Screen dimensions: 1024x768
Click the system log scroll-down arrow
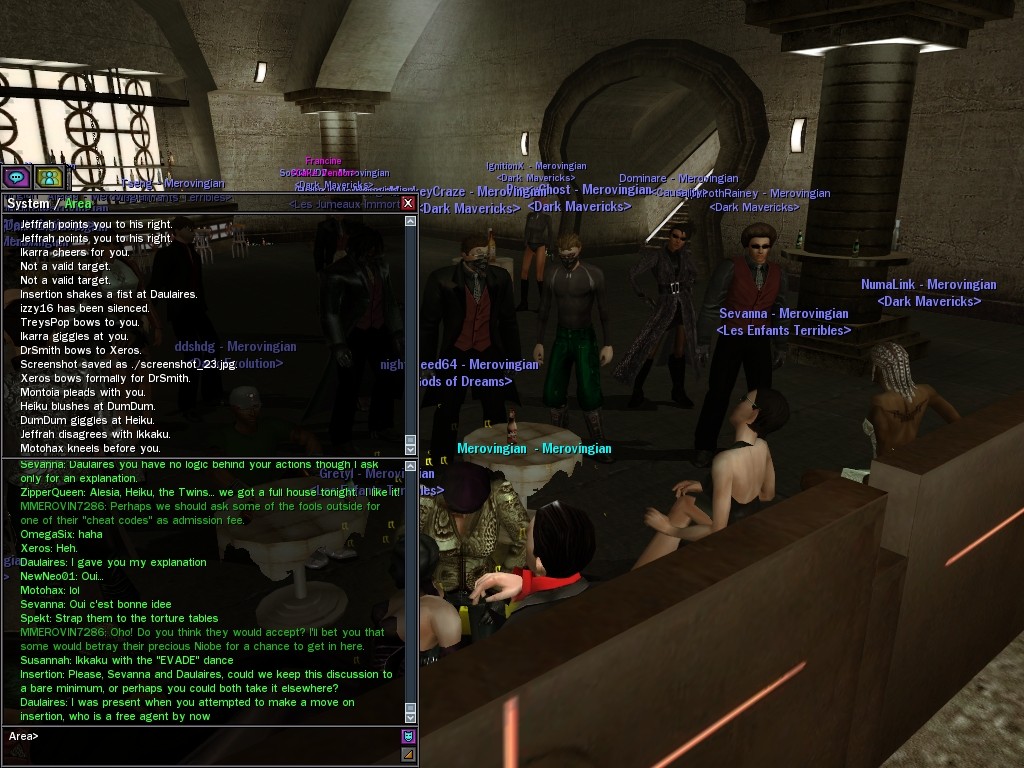tap(410, 448)
